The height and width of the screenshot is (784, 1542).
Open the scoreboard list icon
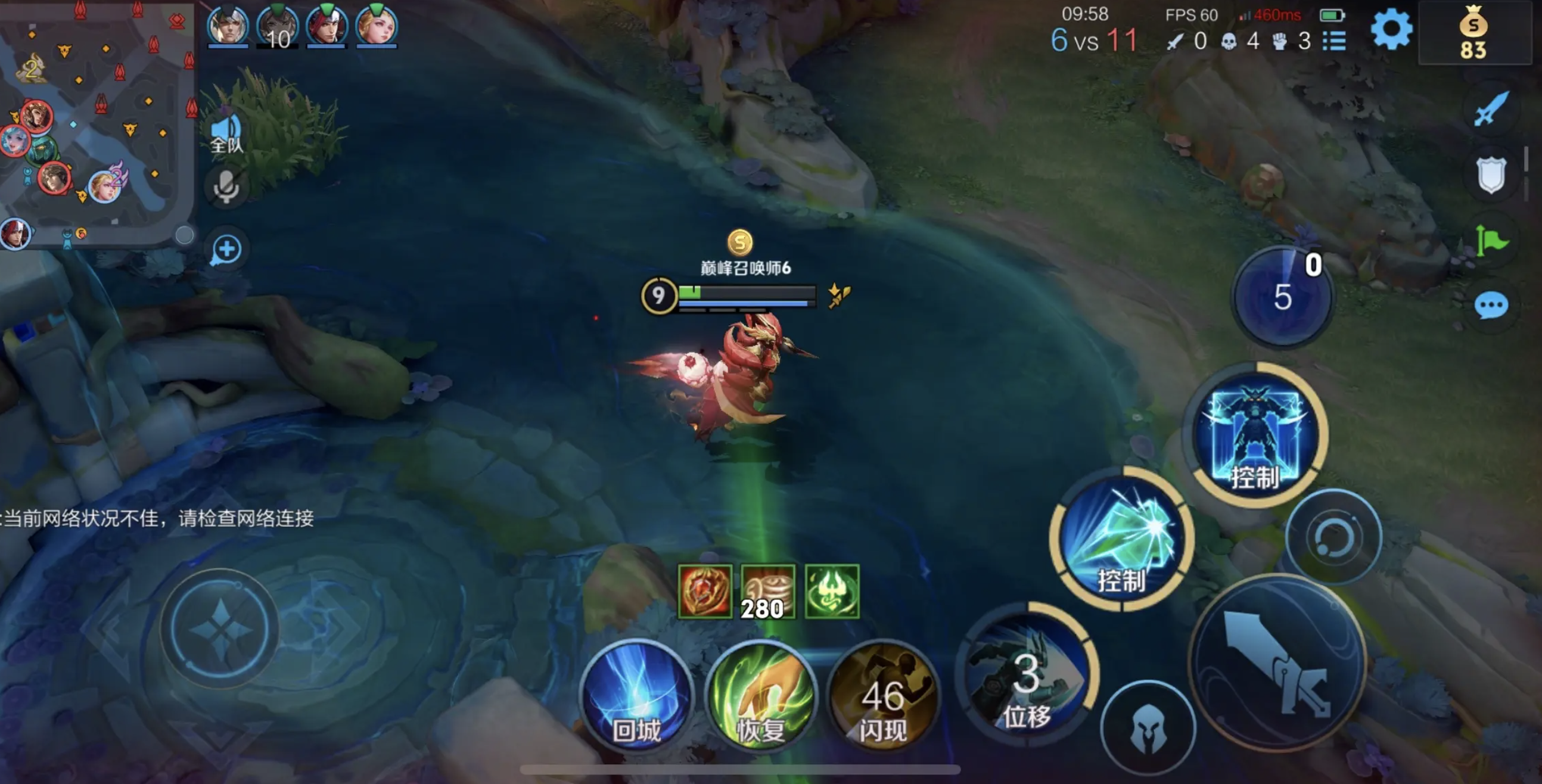(x=1334, y=41)
